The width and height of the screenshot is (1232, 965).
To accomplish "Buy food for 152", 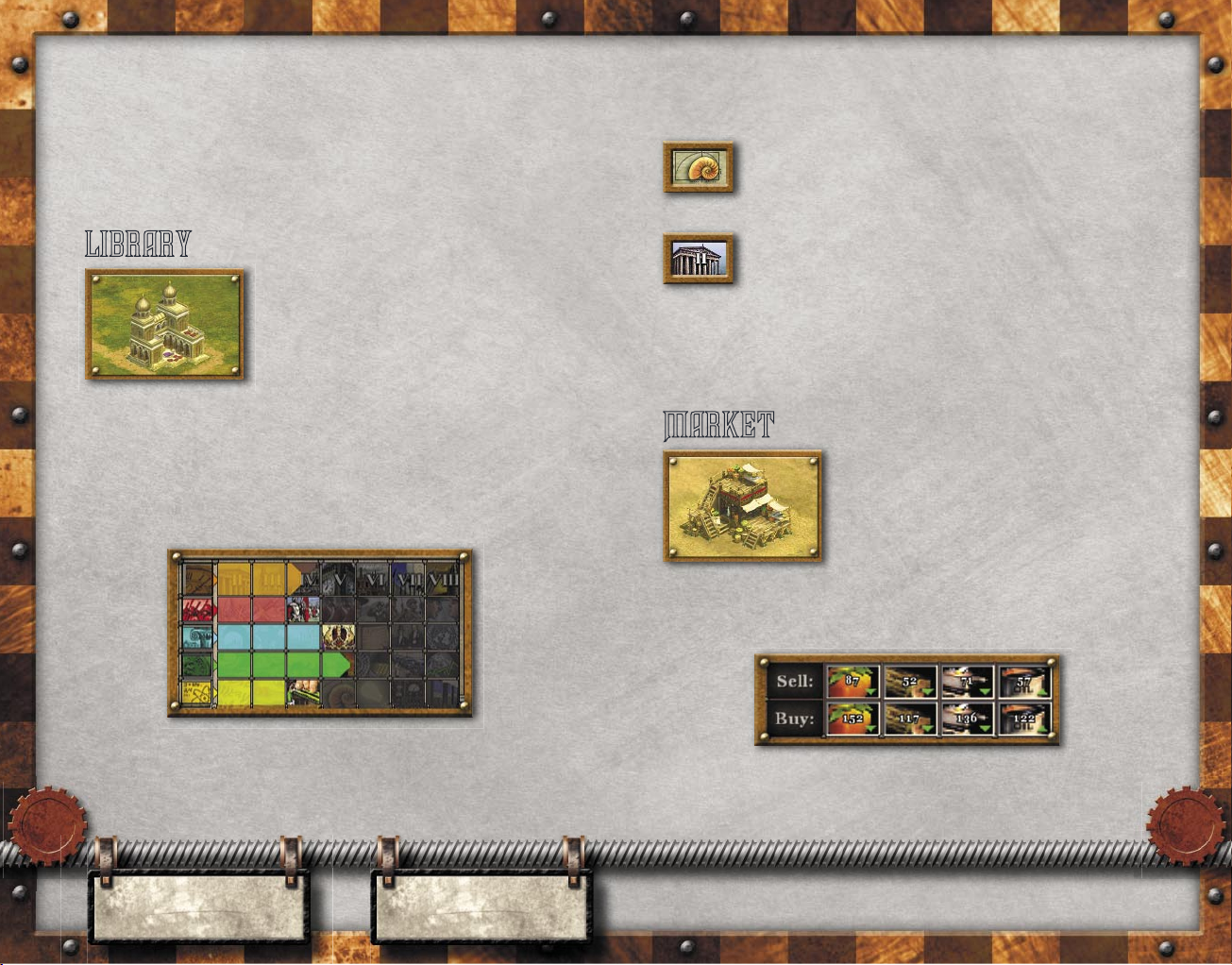I will click(x=852, y=719).
